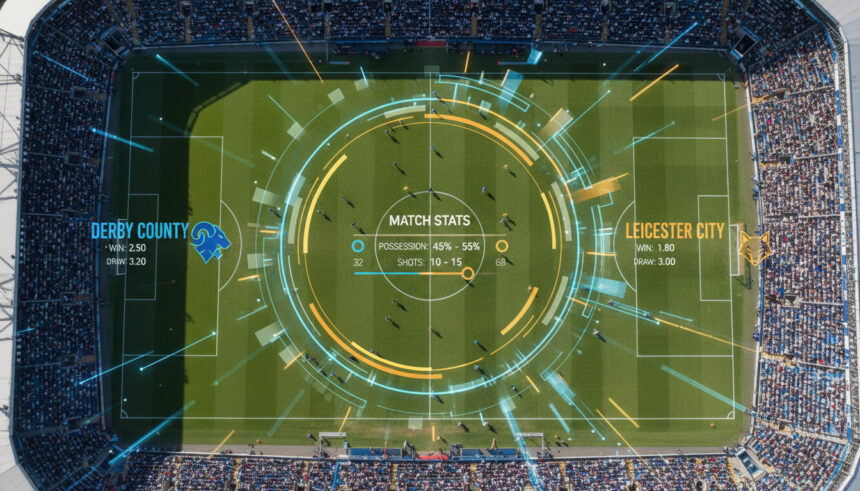Select Leicester City draw odds 3.00
The image size is (860, 491).
(x=665, y=262)
